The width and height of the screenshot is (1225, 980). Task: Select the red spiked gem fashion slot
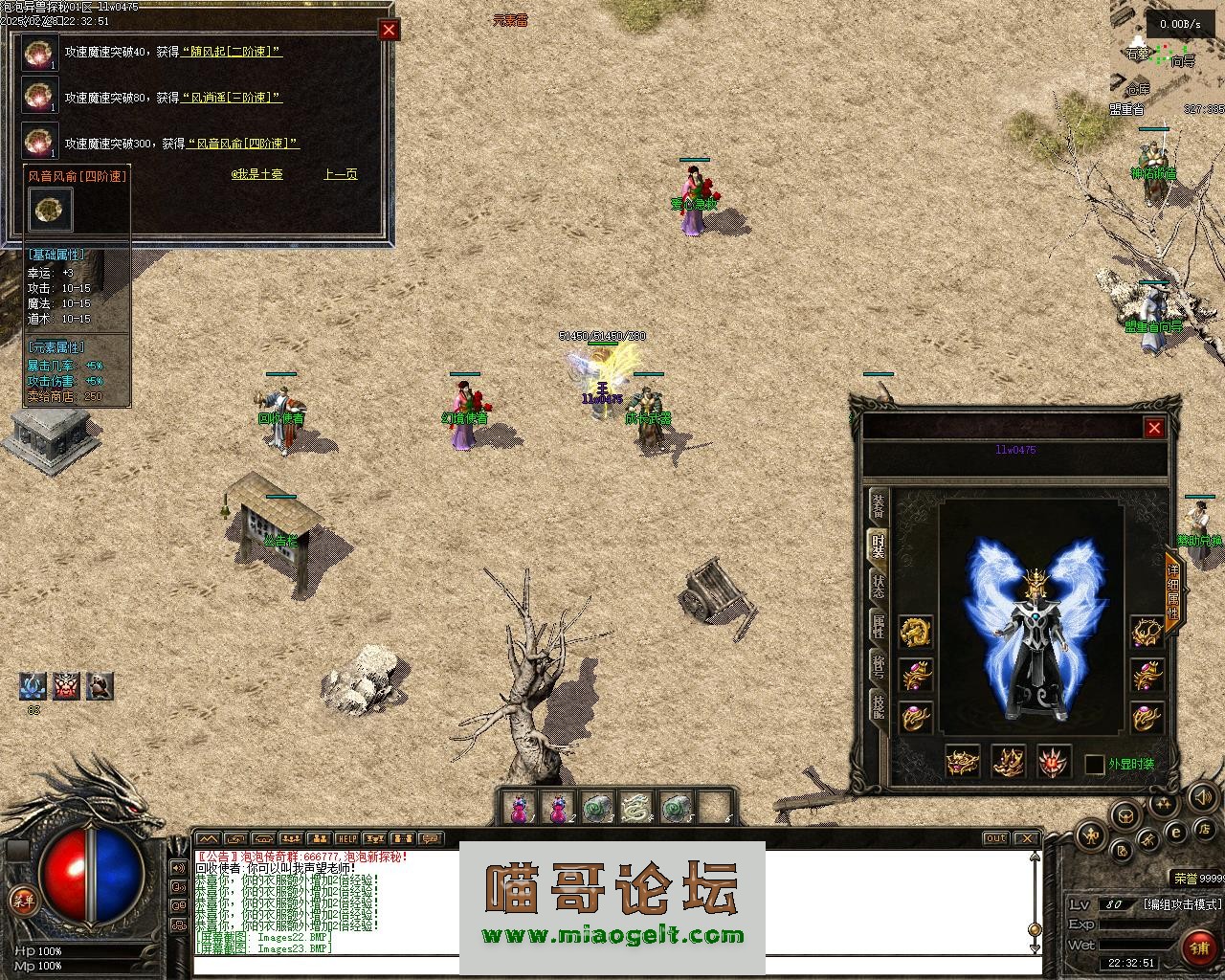coord(1055,762)
